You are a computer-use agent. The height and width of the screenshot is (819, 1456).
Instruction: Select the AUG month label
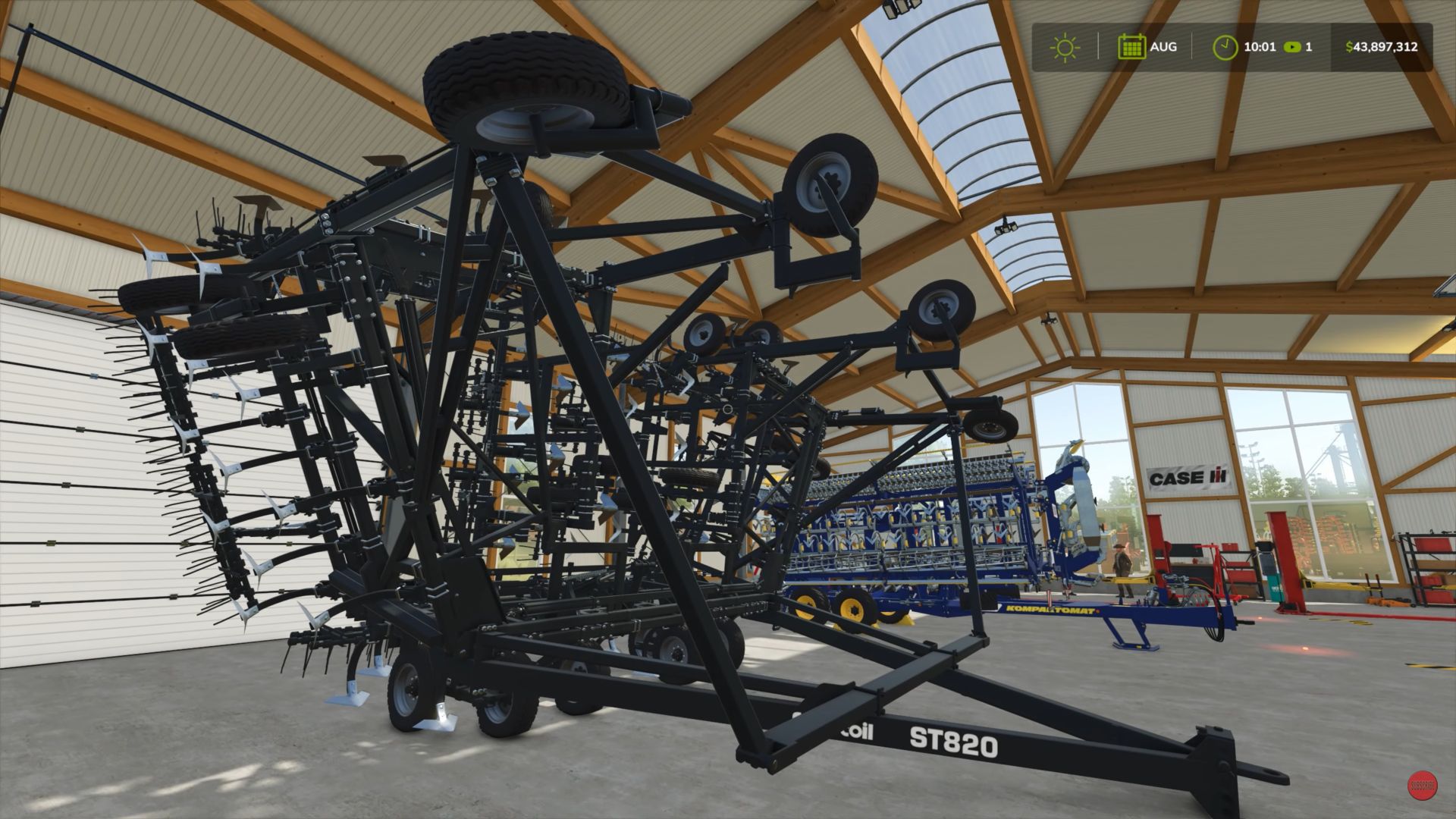1163,47
